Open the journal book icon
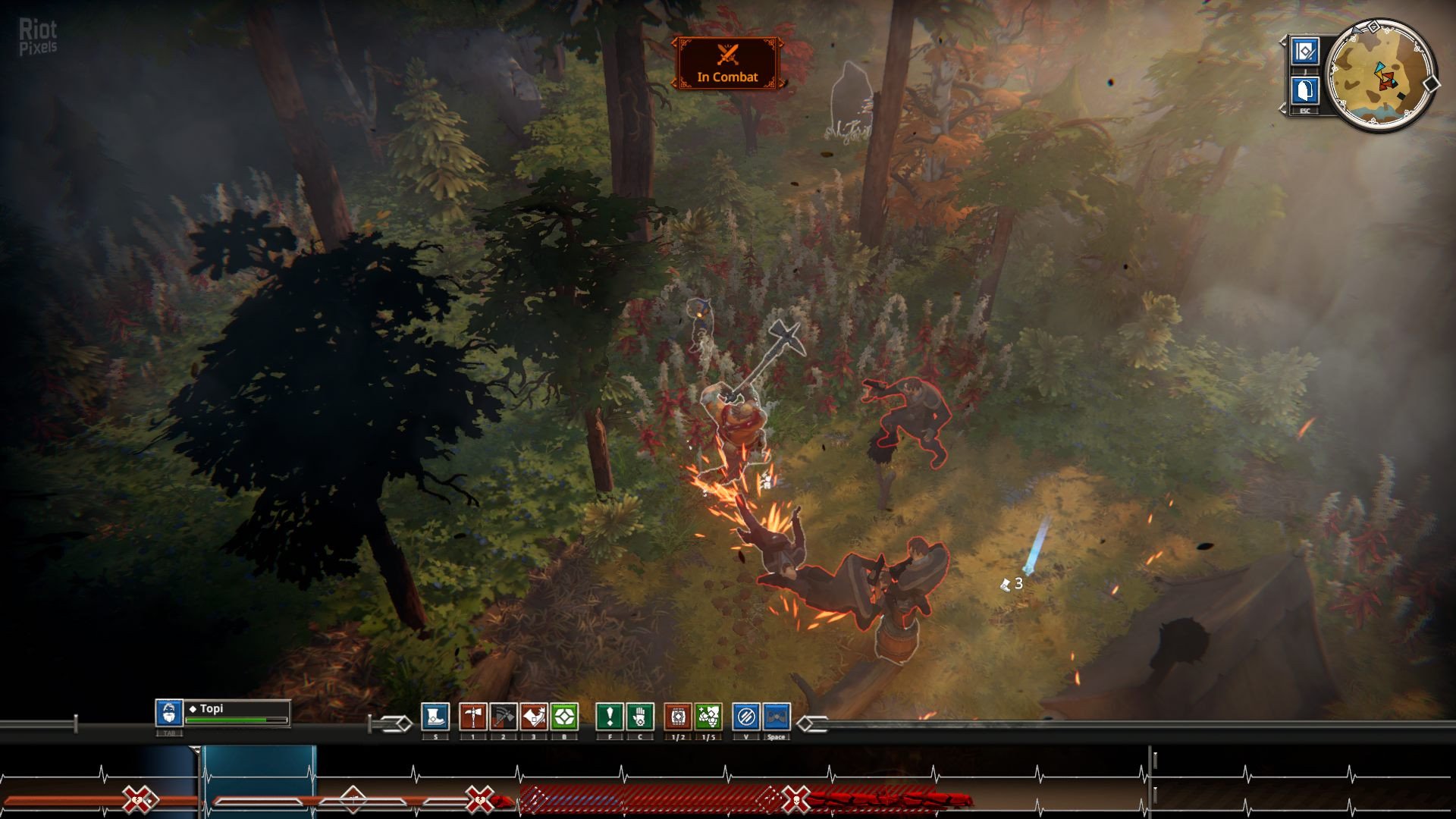1456x819 pixels. click(1305, 52)
